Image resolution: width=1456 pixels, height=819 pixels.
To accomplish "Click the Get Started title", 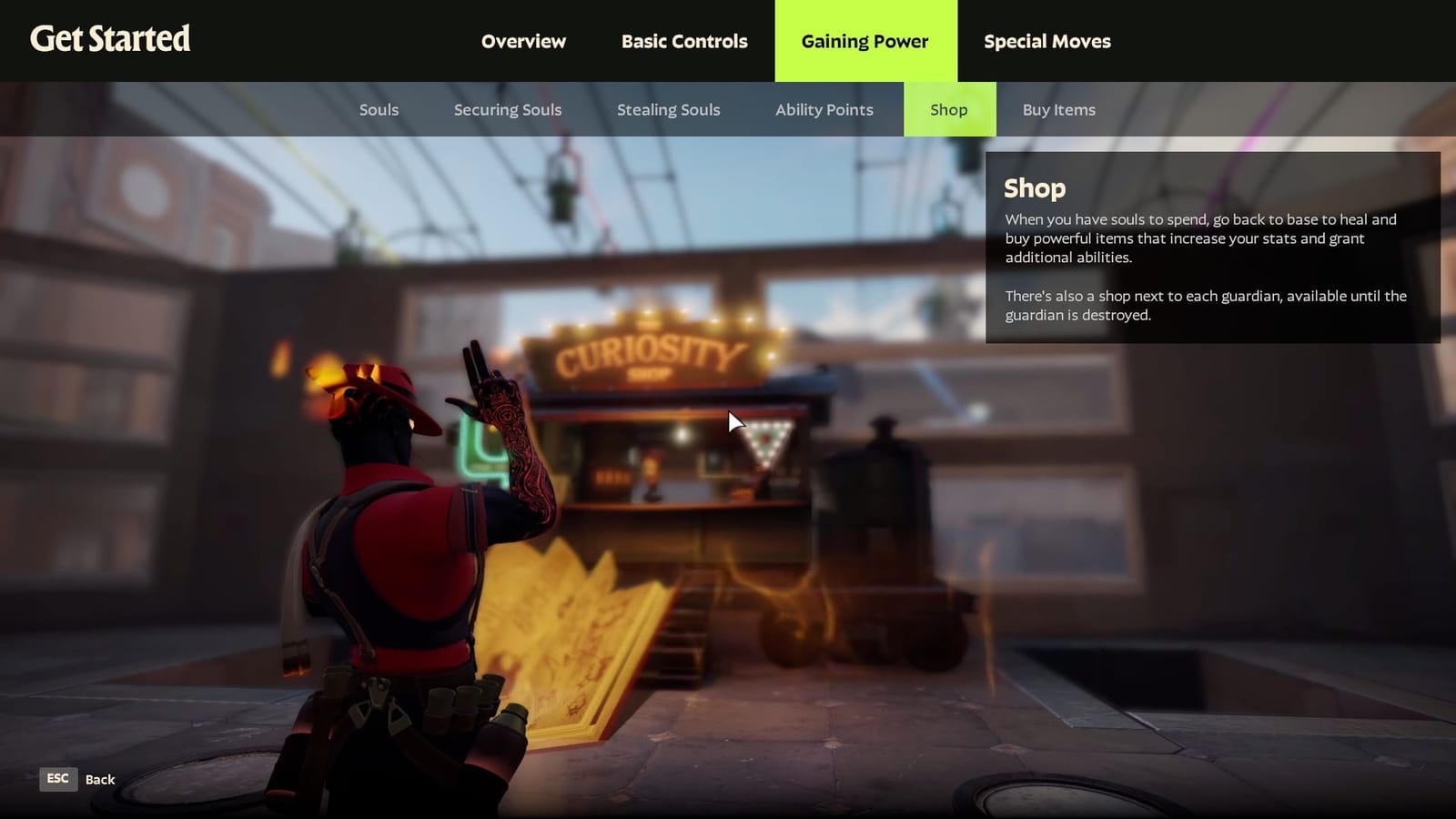I will (x=110, y=40).
